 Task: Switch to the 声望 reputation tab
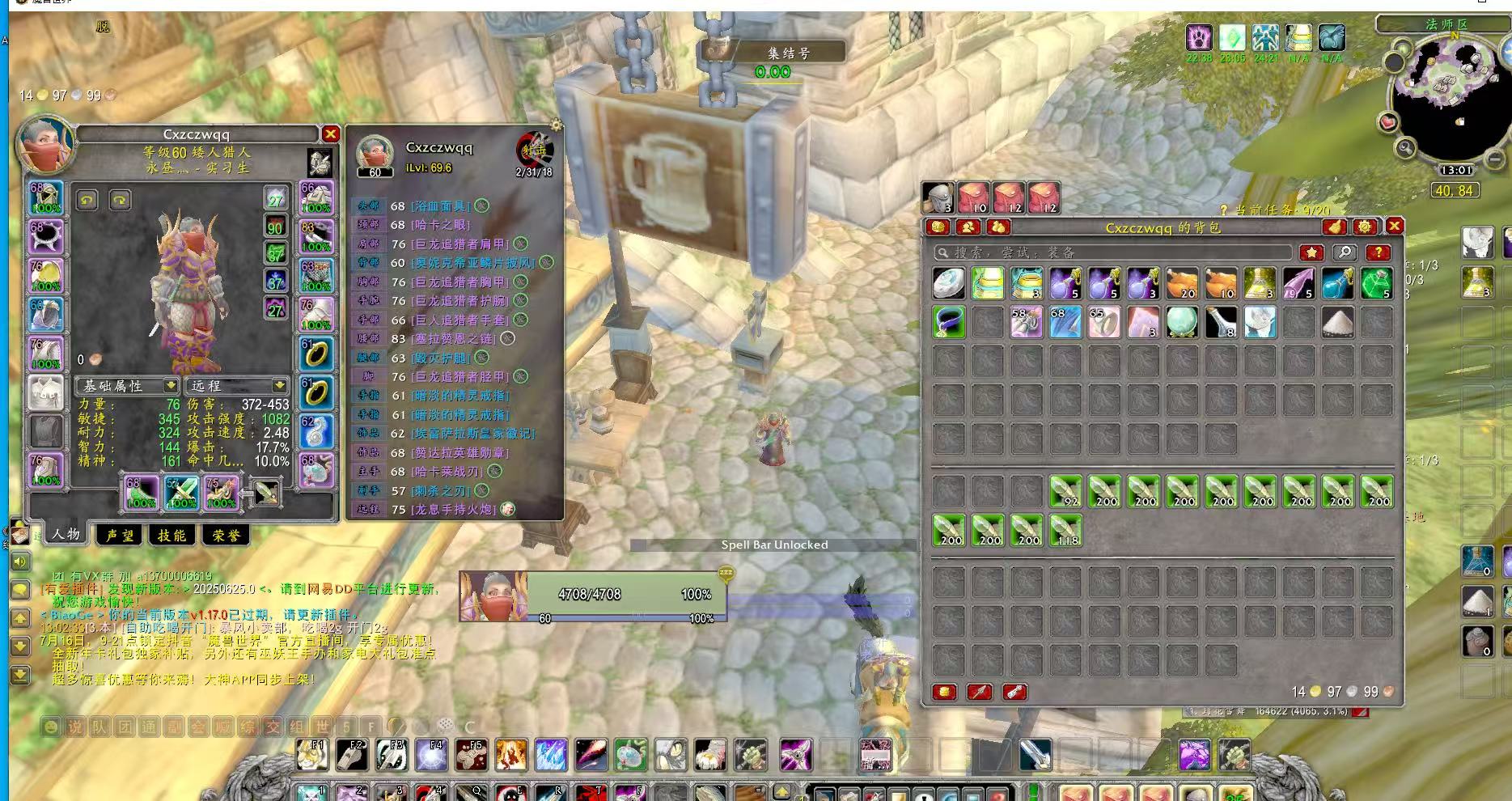click(x=120, y=535)
